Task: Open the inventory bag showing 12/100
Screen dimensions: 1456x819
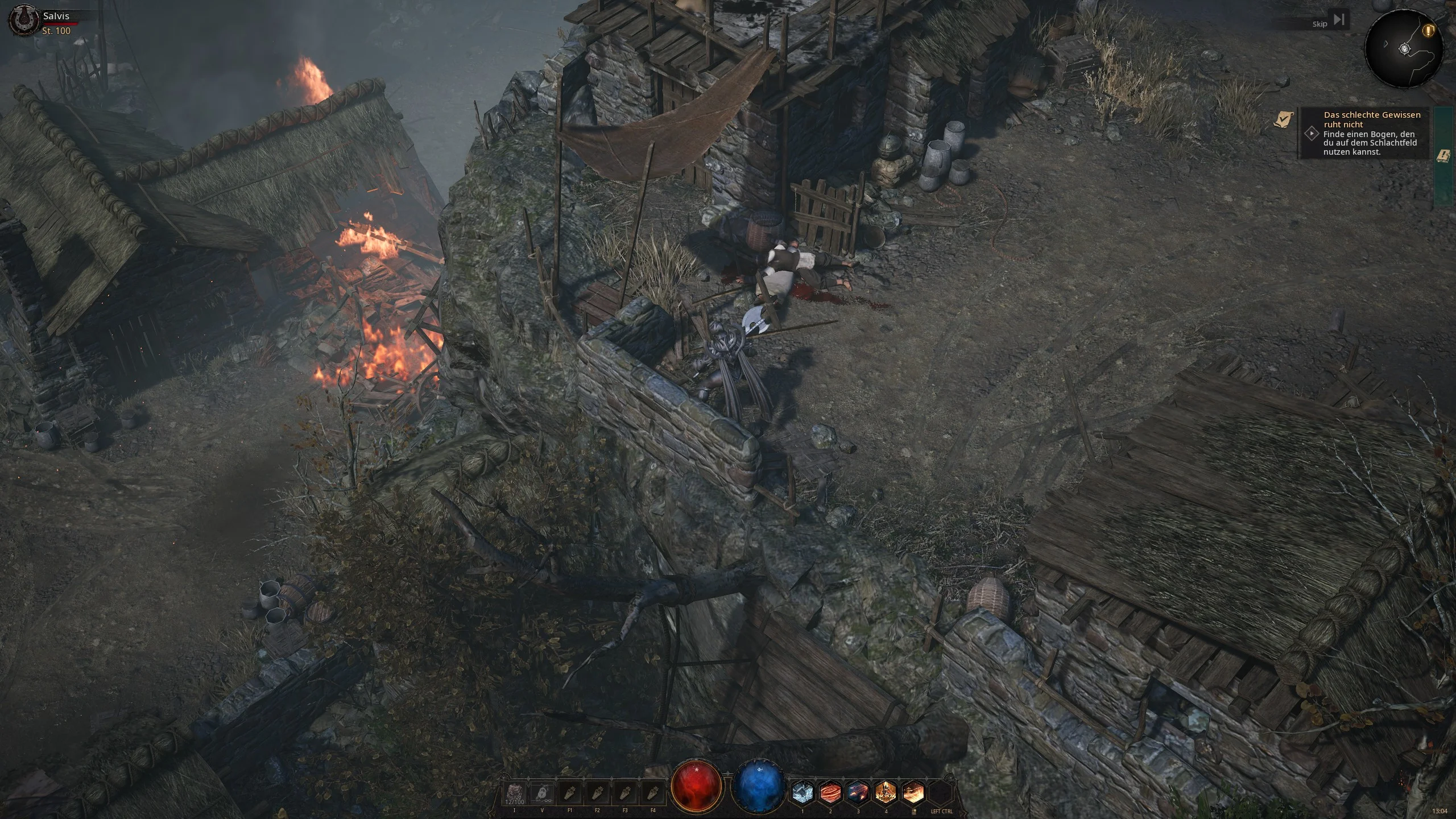Action: pyautogui.click(x=514, y=792)
